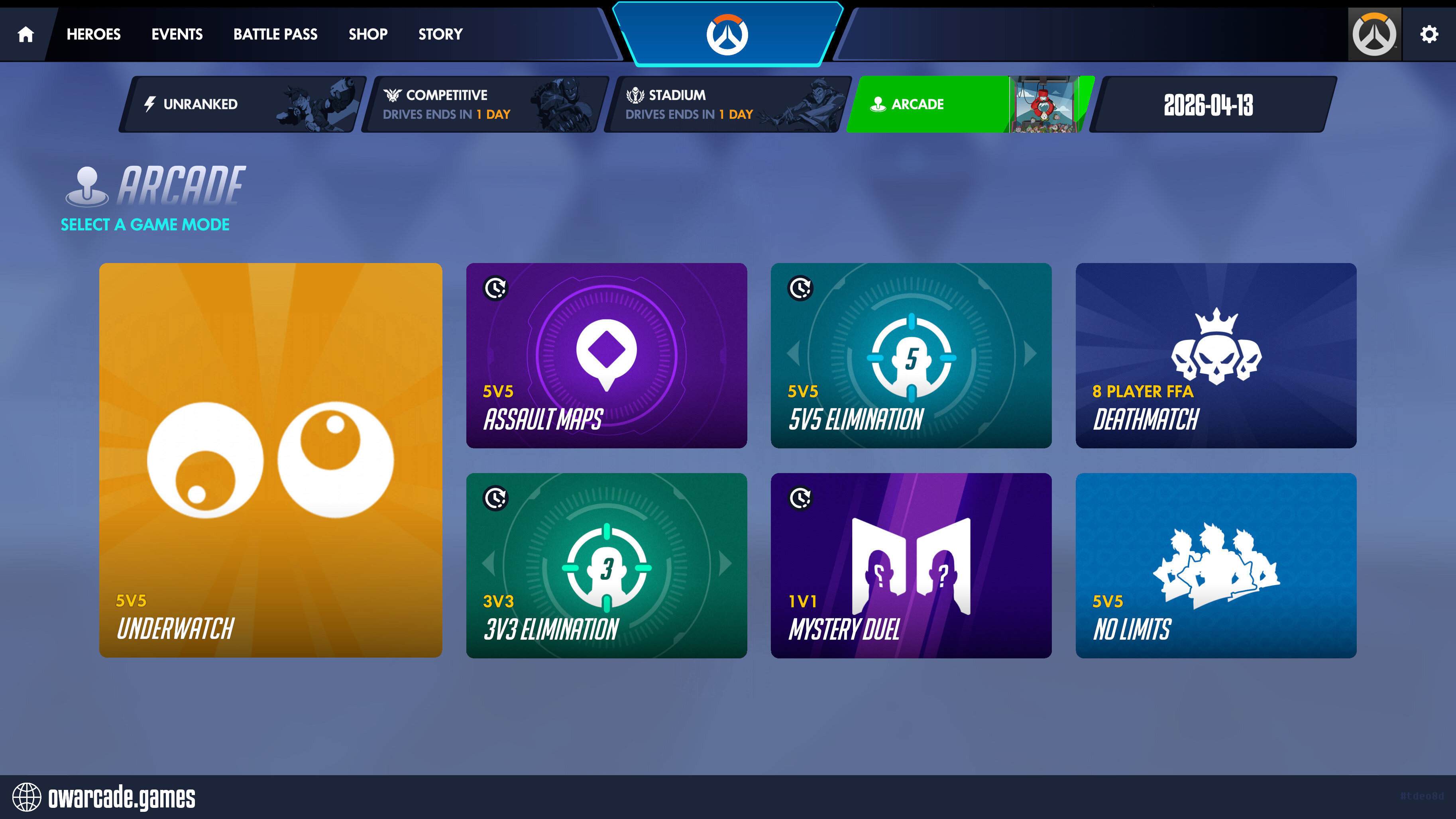The width and height of the screenshot is (1456, 819).
Task: Switch to the Stadium tab
Action: [x=727, y=104]
